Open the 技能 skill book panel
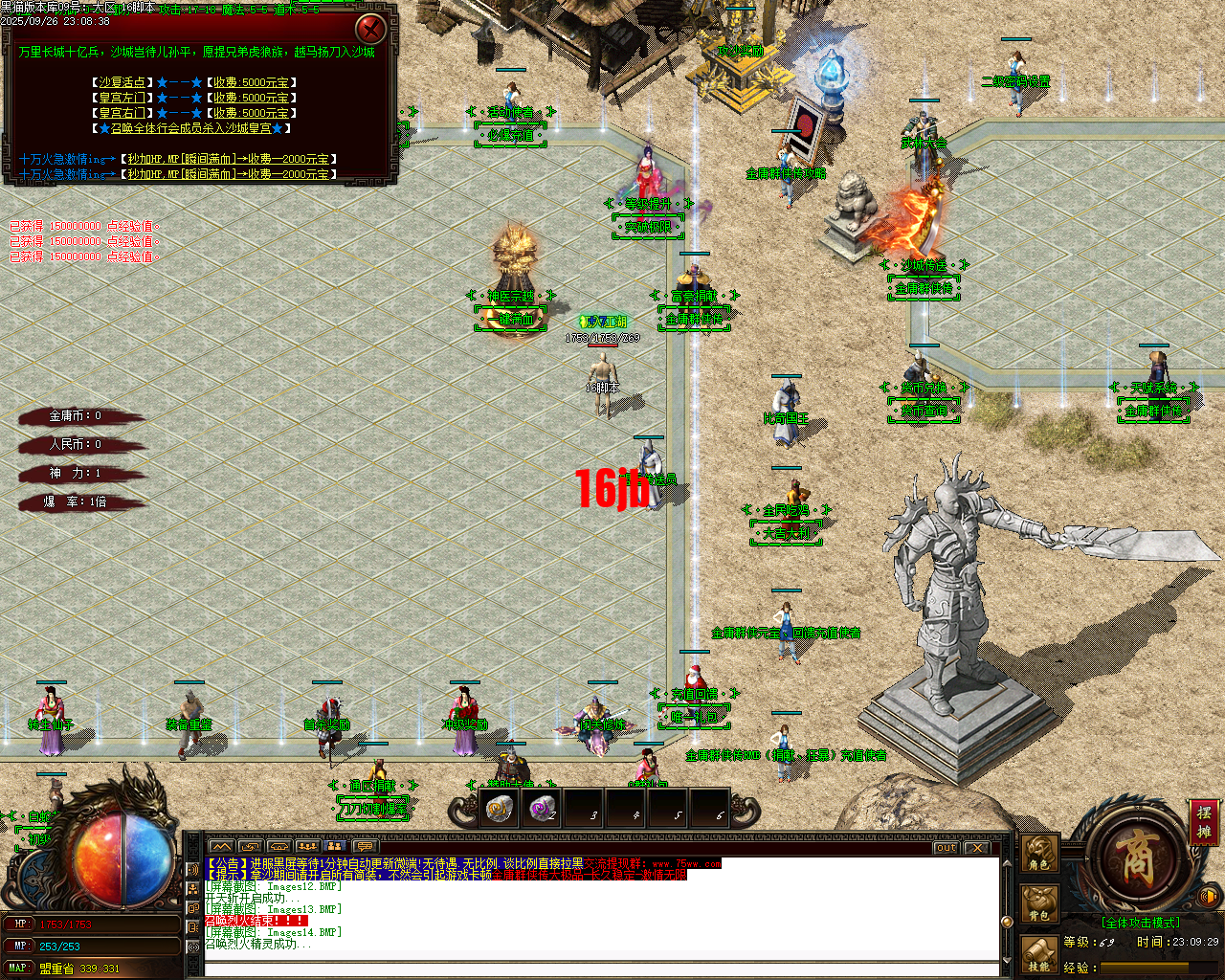The height and width of the screenshot is (980, 1225). coord(1039,955)
